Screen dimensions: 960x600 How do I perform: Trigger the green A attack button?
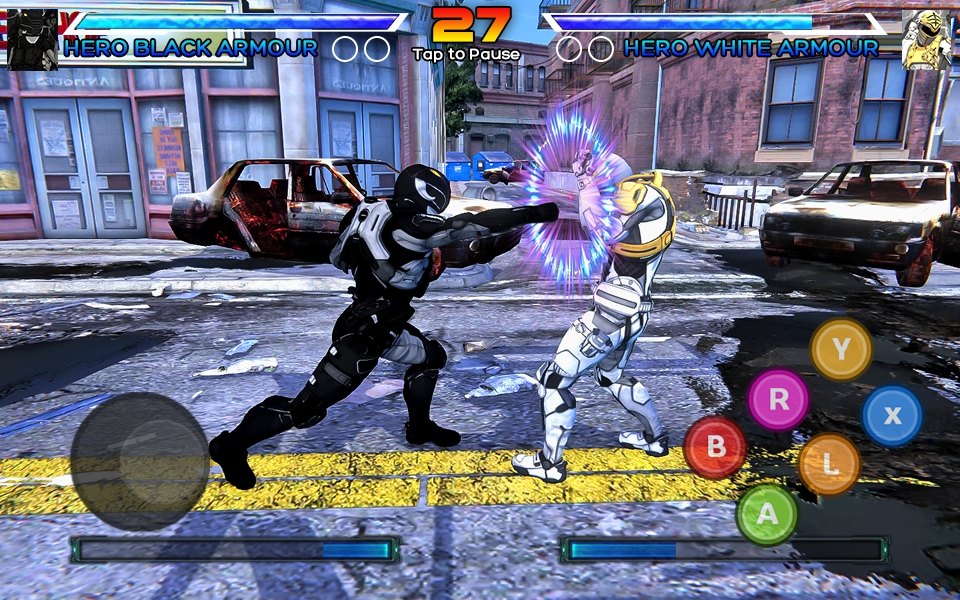coord(767,514)
